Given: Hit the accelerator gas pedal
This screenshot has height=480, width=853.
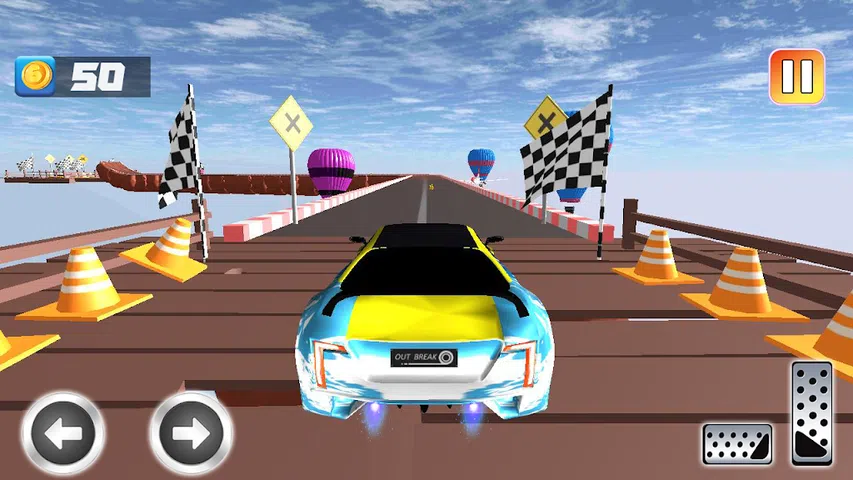Looking at the screenshot, I should [811, 413].
